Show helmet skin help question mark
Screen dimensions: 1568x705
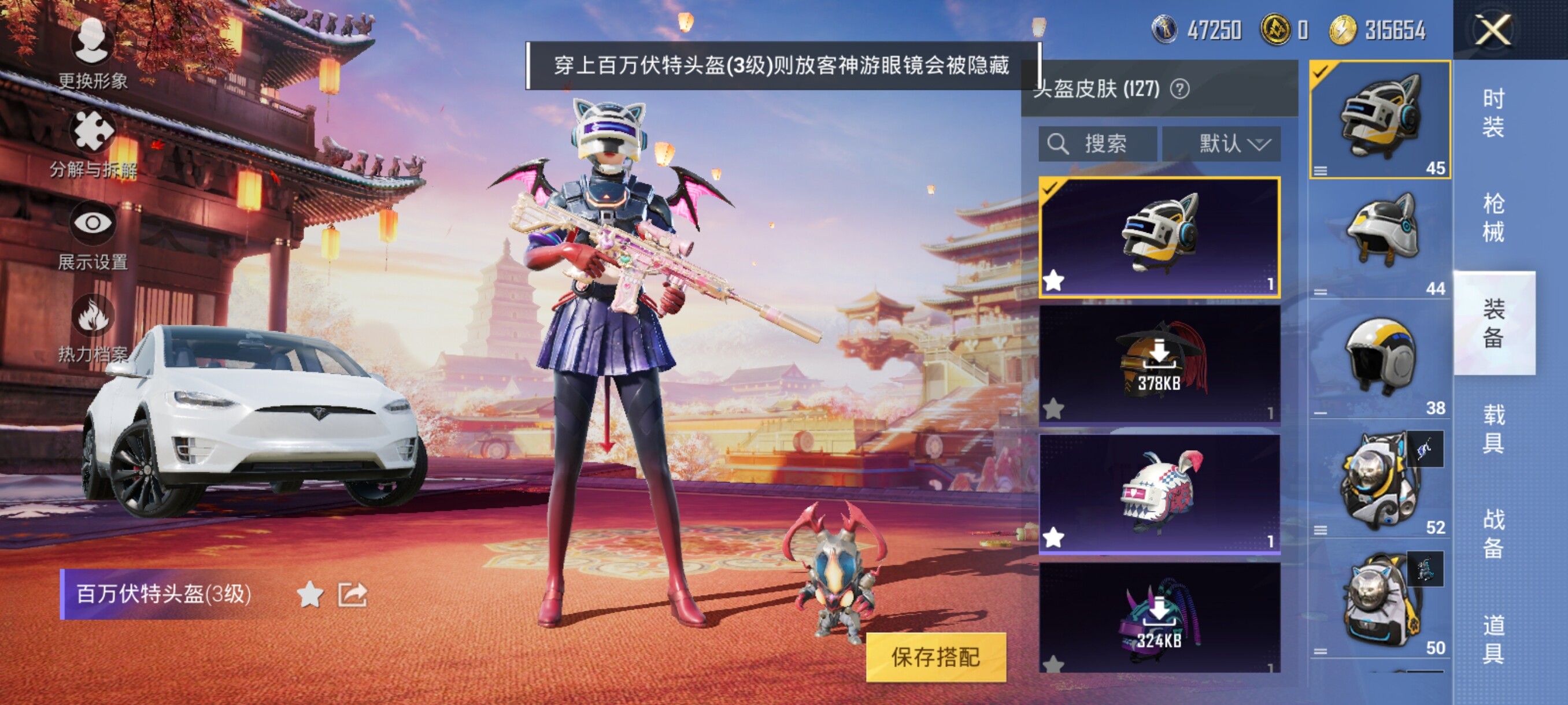[1179, 90]
